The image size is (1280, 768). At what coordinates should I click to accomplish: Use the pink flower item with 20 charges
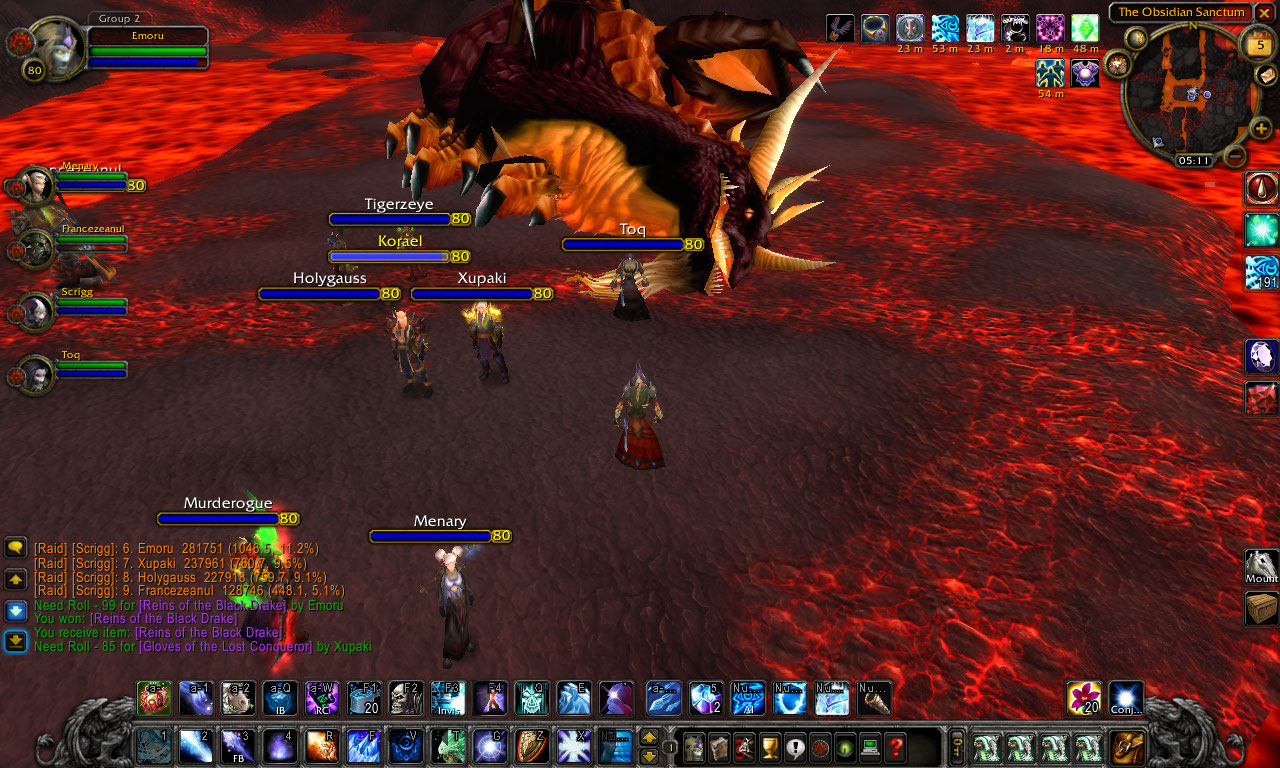(x=1084, y=698)
